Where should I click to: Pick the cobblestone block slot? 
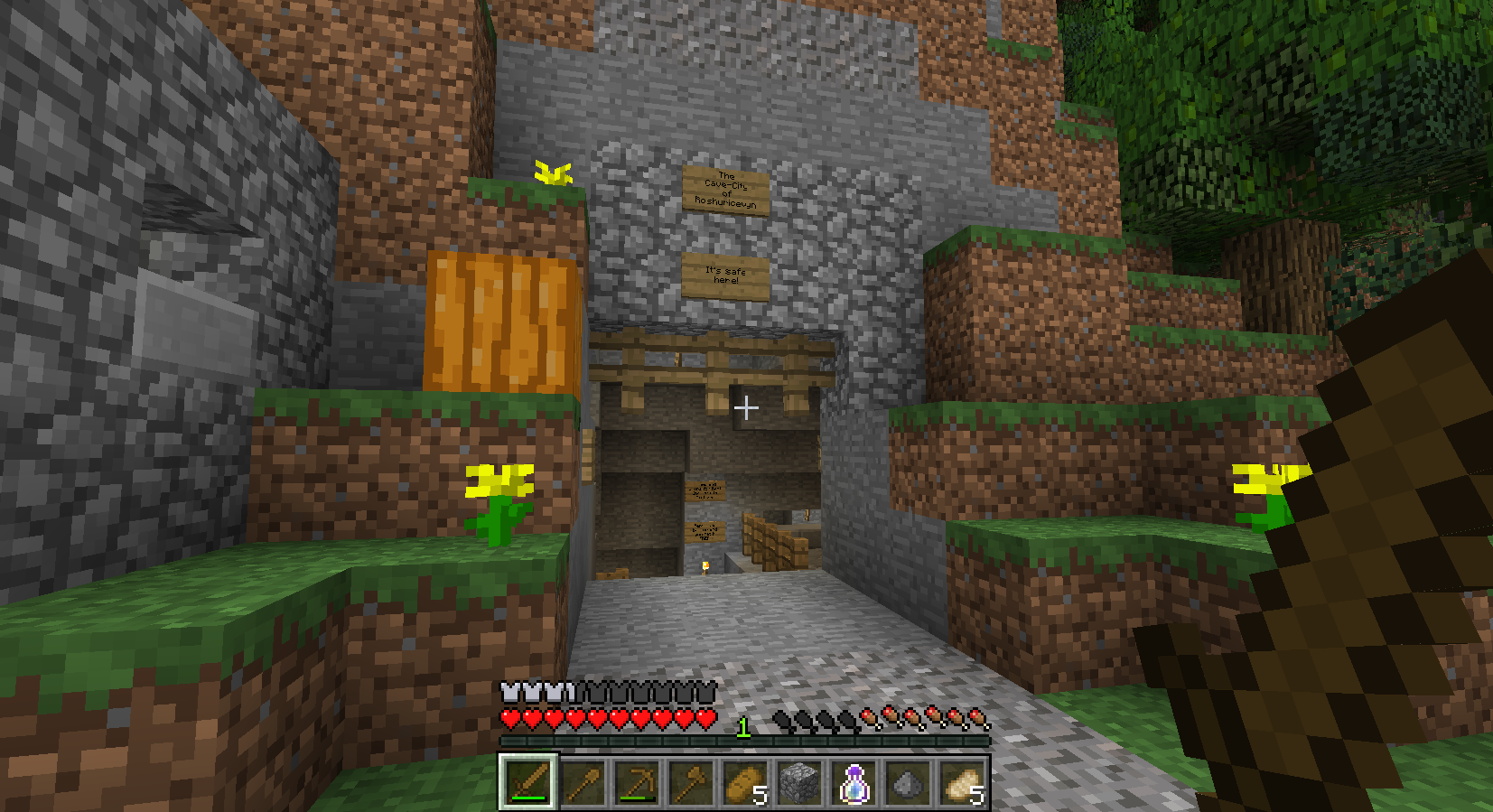(799, 782)
